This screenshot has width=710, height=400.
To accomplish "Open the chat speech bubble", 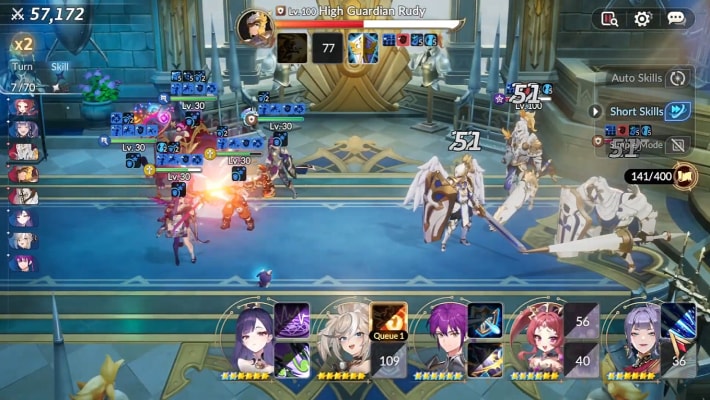I will click(676, 18).
